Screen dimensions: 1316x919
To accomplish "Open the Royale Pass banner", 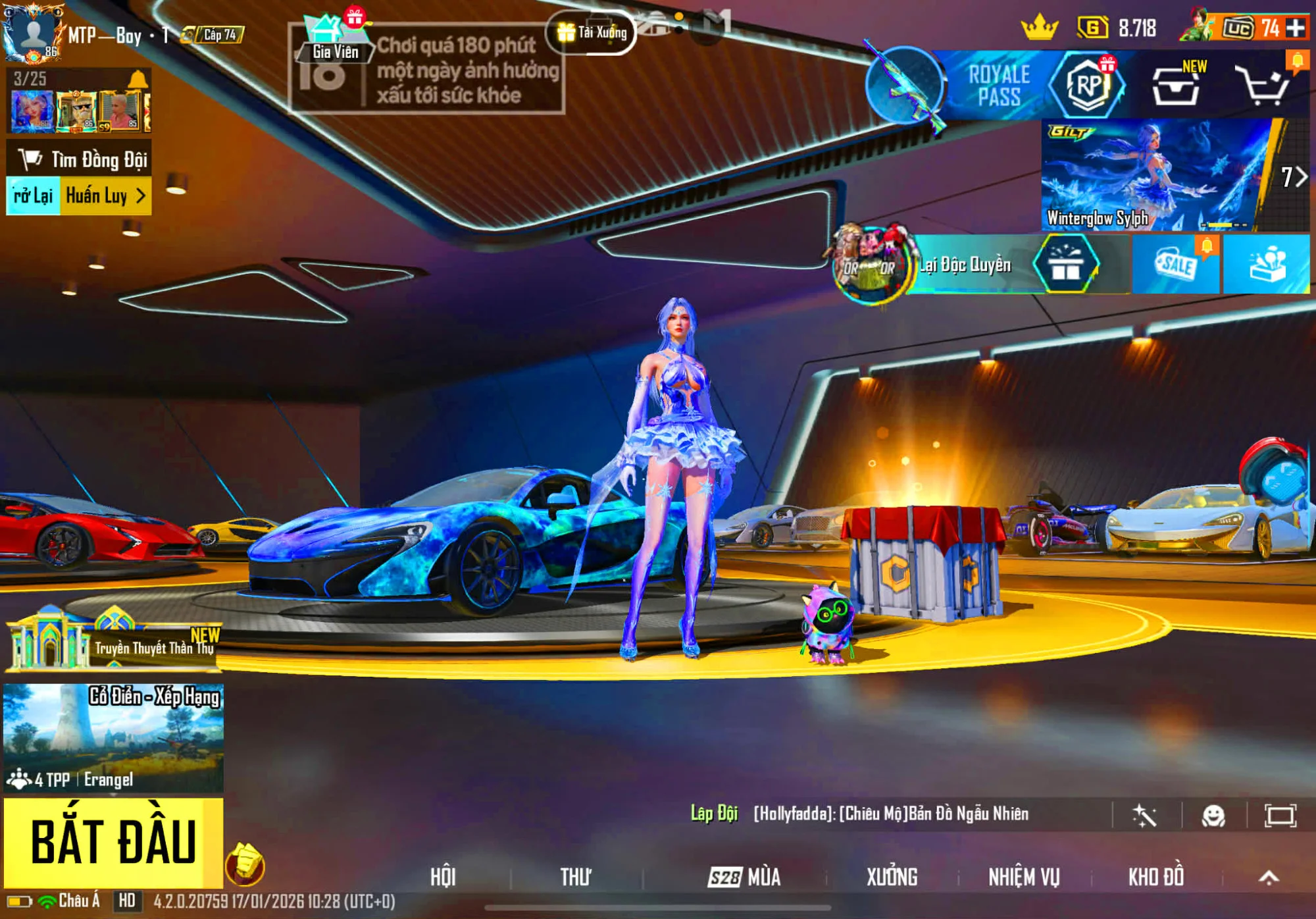I will tap(997, 86).
